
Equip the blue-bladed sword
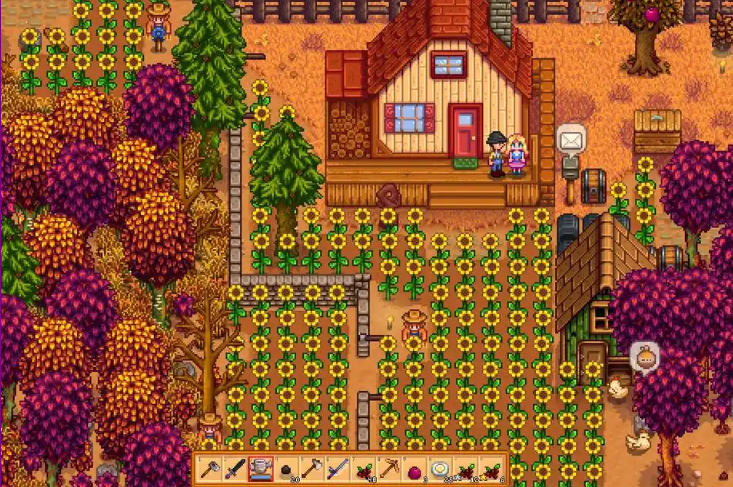(338, 467)
